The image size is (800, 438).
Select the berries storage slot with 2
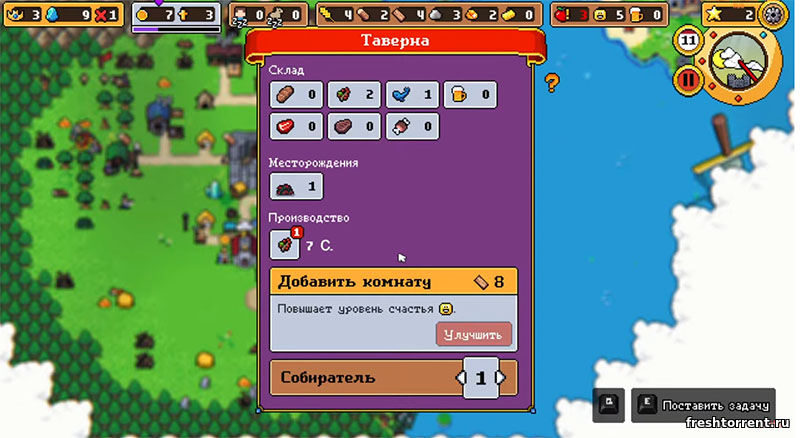click(x=355, y=95)
